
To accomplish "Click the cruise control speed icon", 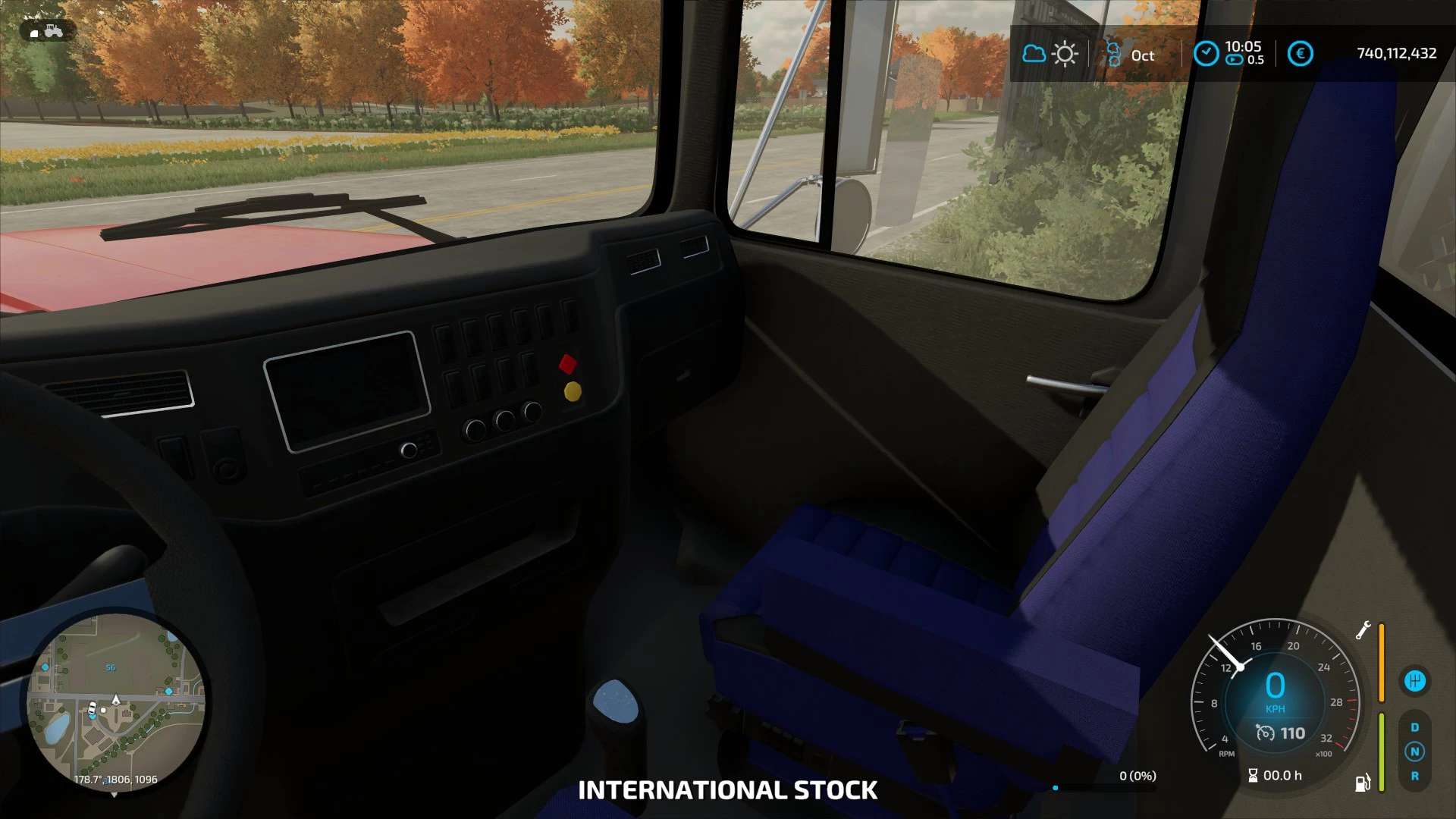I will pyautogui.click(x=1265, y=733).
